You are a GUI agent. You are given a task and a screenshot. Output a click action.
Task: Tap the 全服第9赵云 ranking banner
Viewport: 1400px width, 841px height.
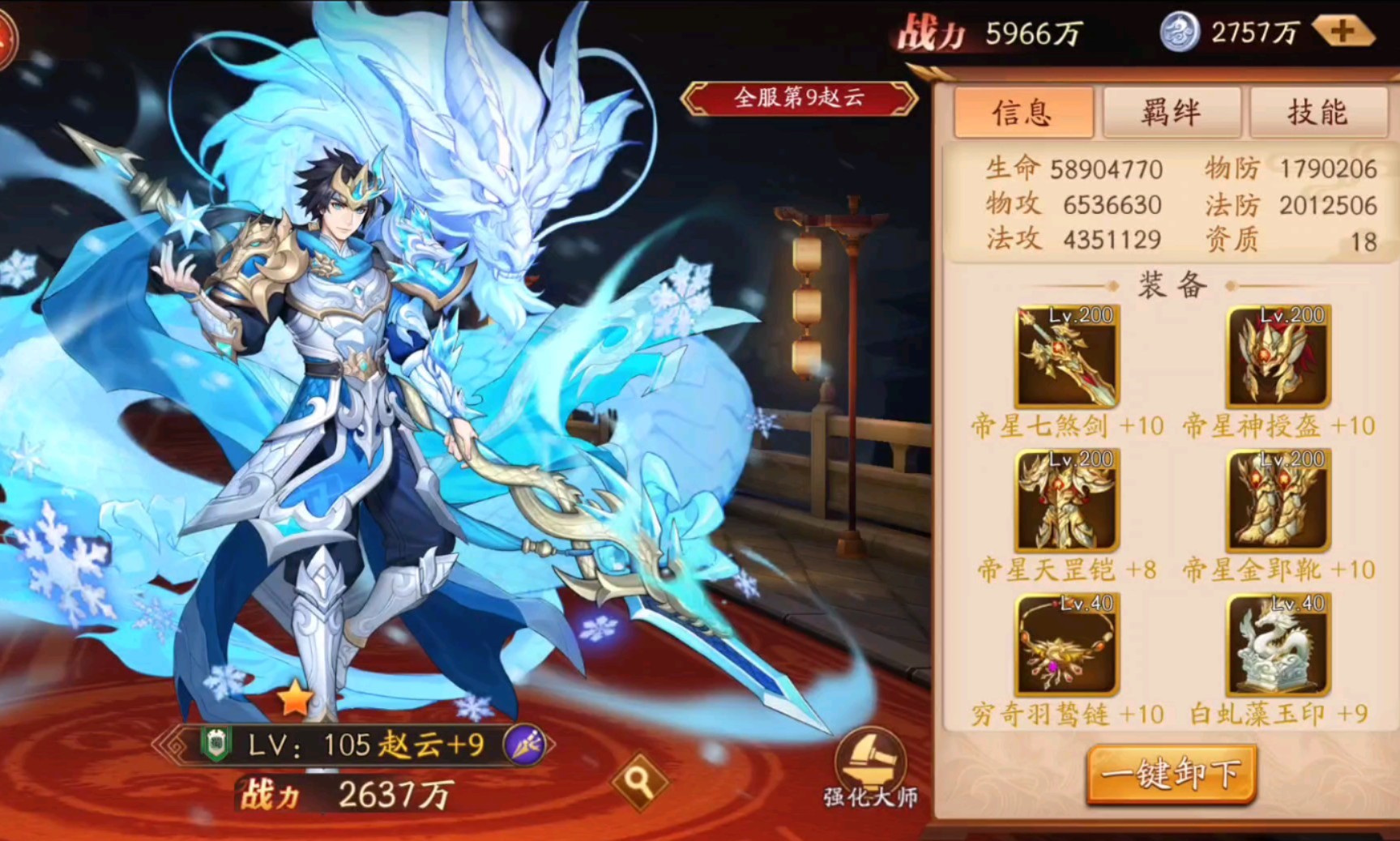point(799,98)
